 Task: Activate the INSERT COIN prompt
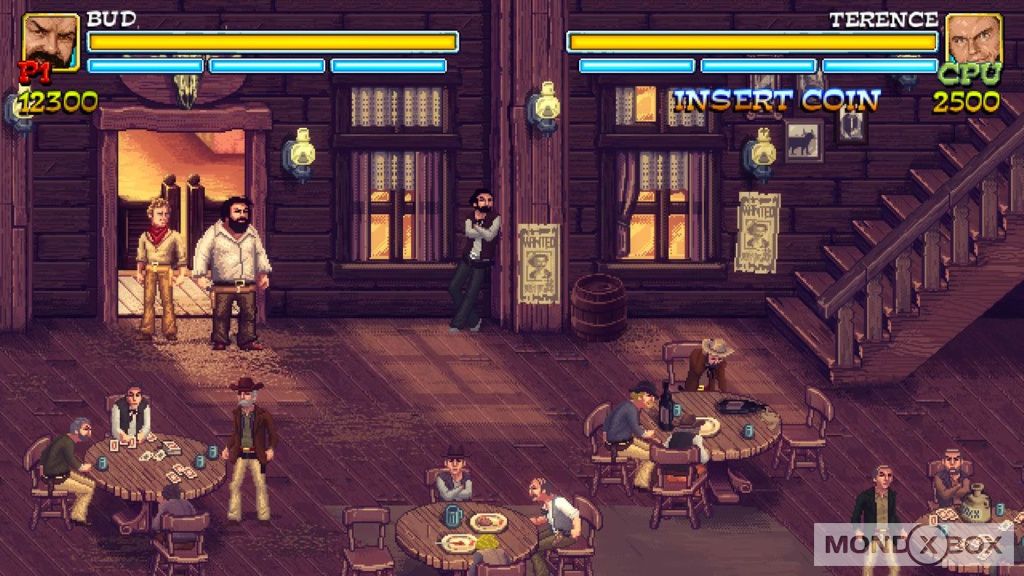pos(776,100)
